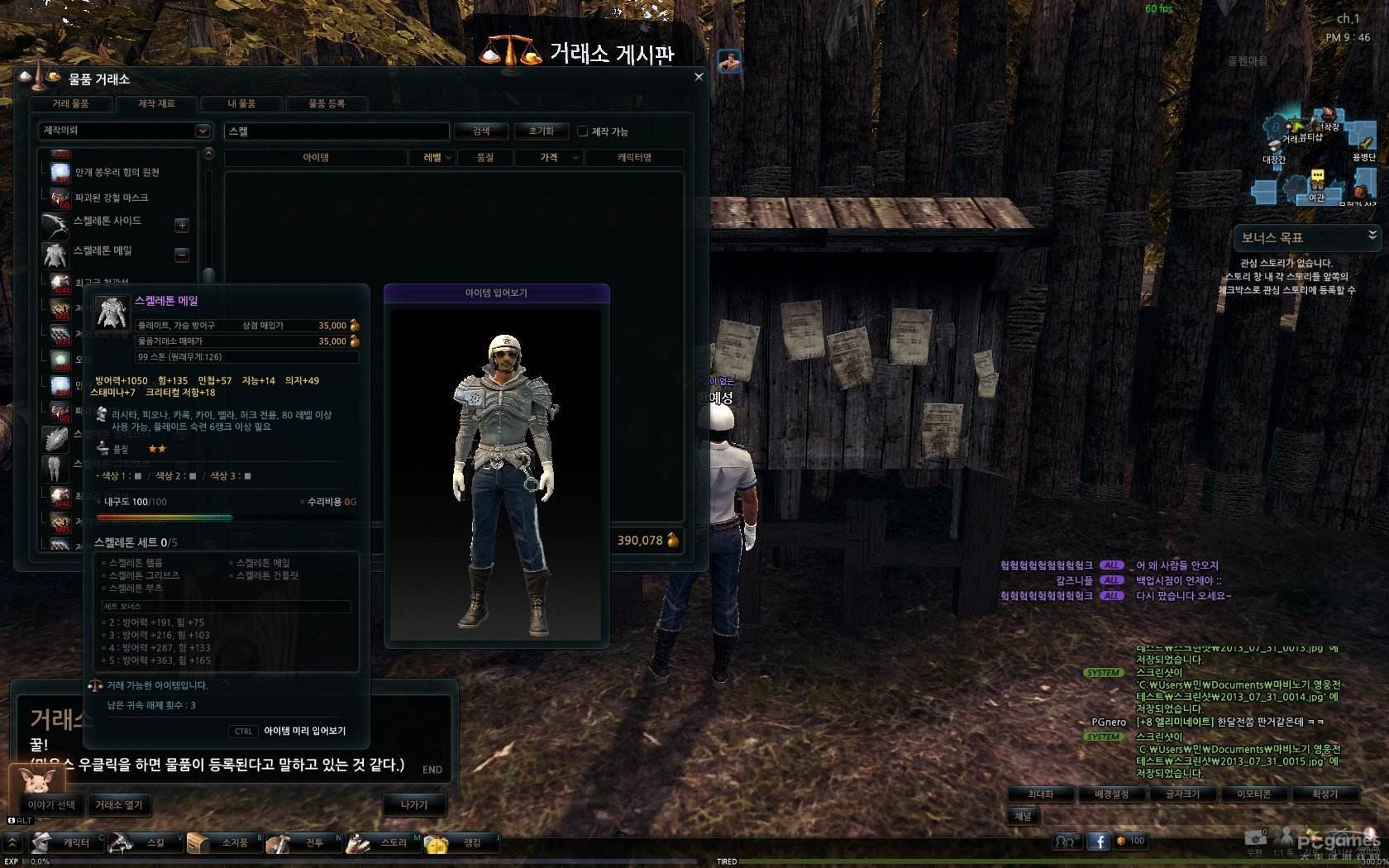Click the plus toggle beside 스켈레톤 사이드
The height and width of the screenshot is (868, 1389).
(181, 225)
